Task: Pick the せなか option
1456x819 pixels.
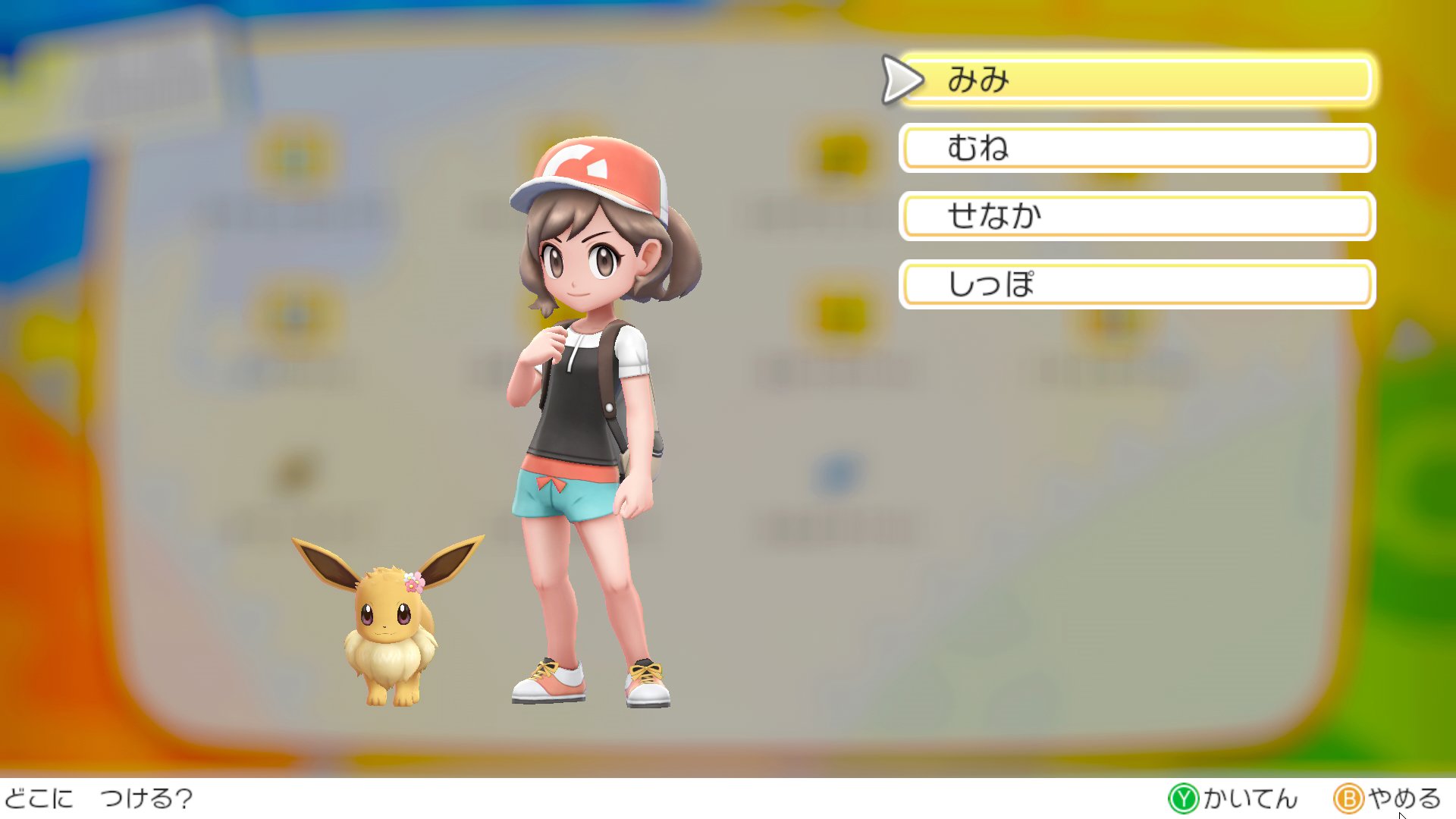Action: tap(1136, 216)
